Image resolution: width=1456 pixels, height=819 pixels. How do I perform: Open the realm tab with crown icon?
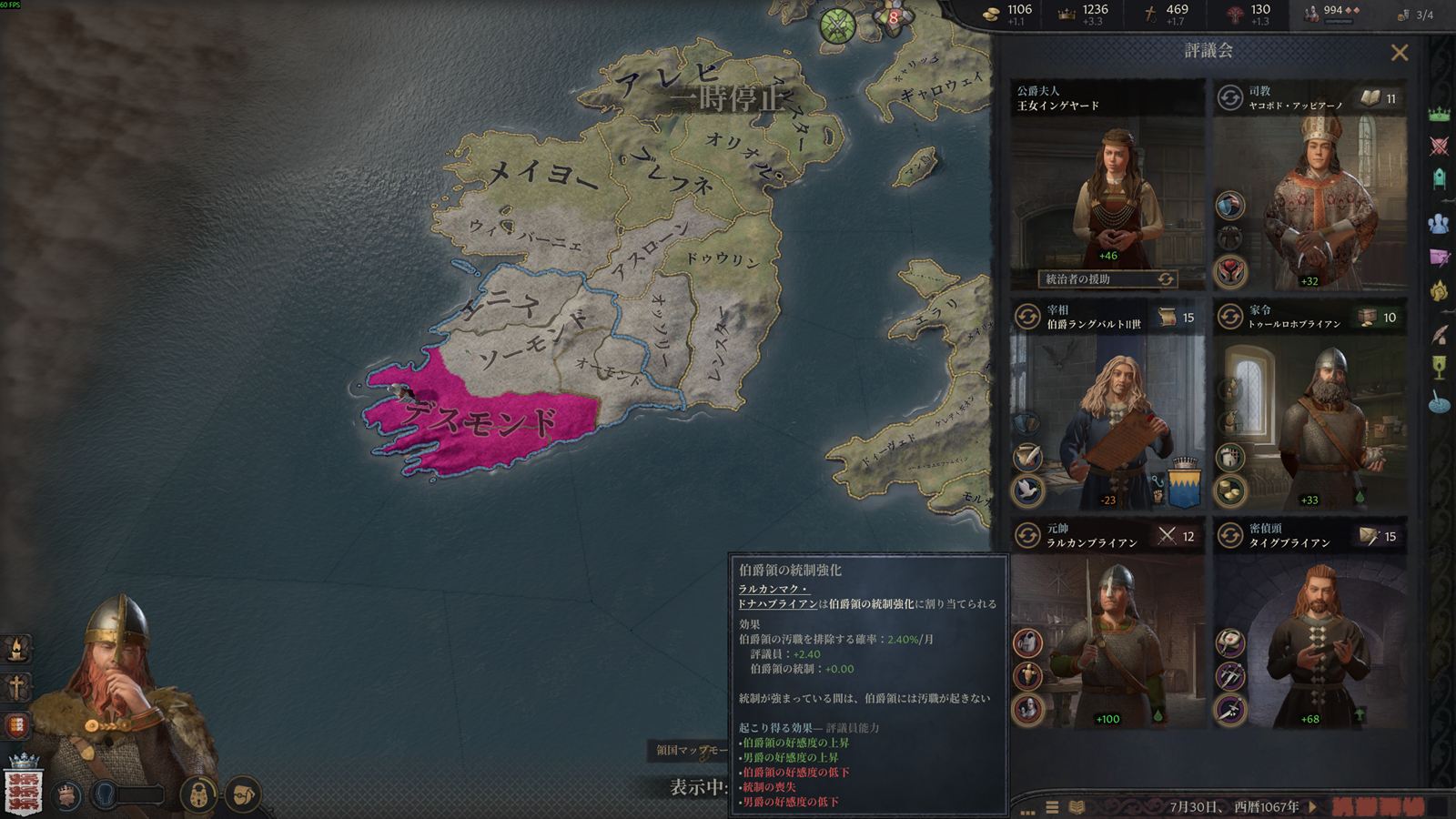click(1439, 115)
